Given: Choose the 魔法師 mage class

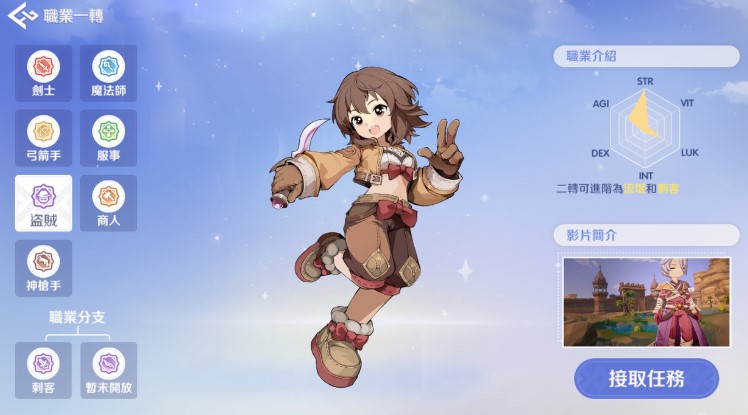Looking at the screenshot, I should click(108, 73).
